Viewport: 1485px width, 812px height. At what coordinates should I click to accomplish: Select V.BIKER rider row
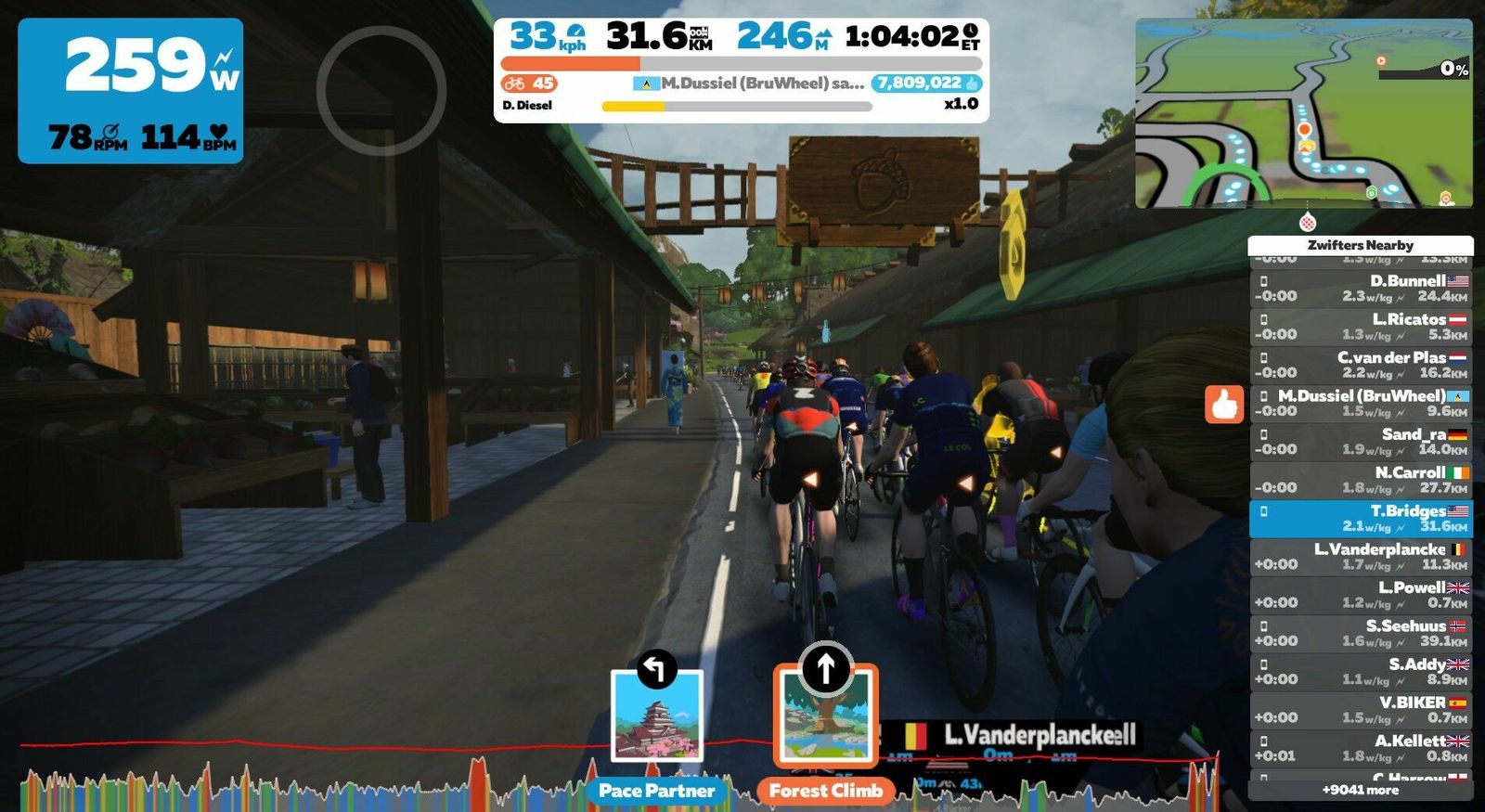coord(1361,710)
